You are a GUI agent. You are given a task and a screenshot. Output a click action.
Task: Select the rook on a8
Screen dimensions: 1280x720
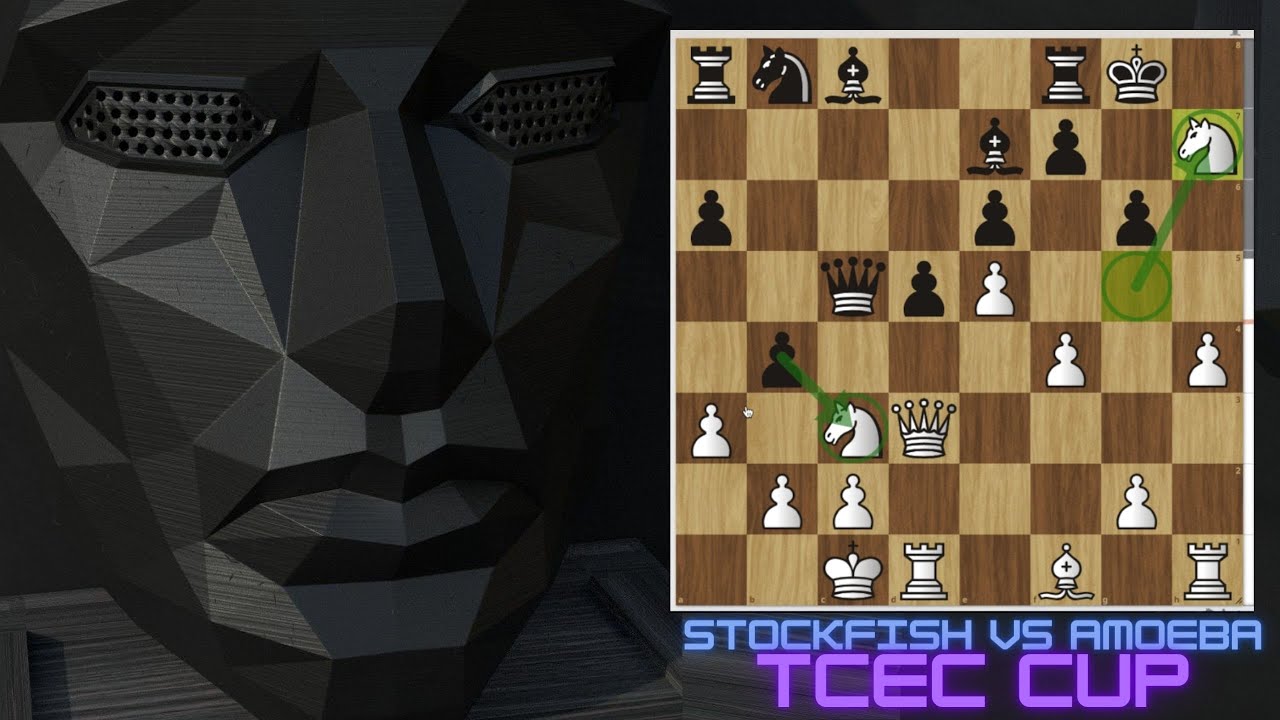pos(711,74)
